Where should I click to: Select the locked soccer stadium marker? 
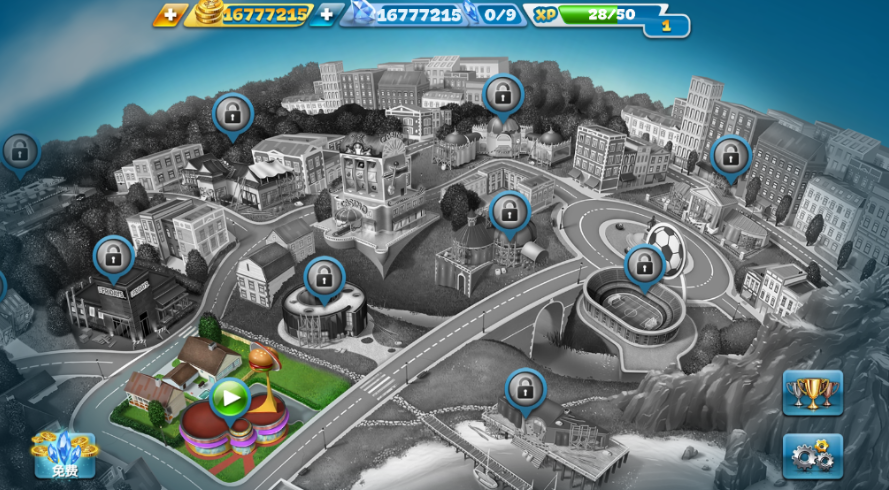[x=644, y=265]
